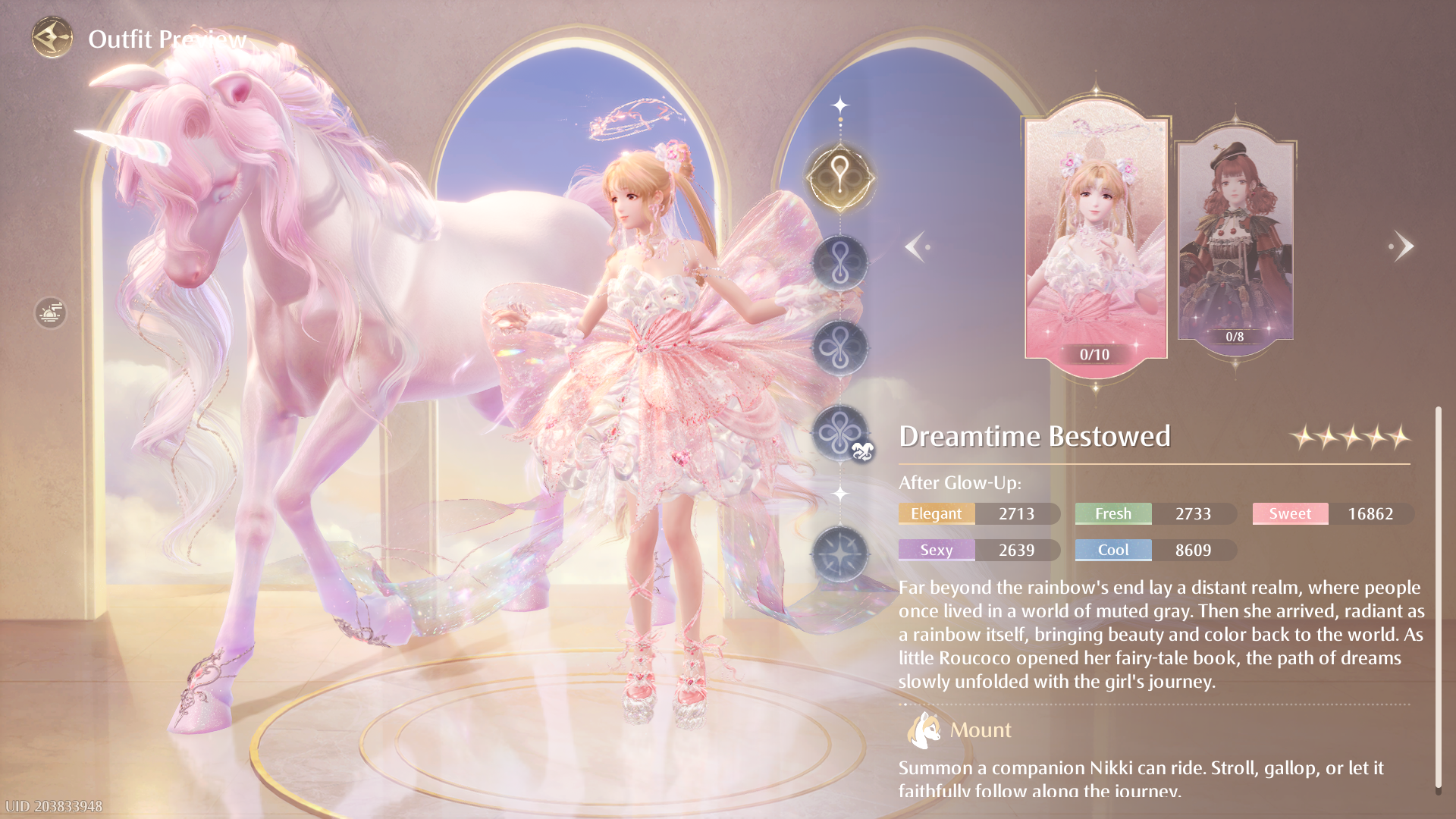Select the red-haired beret outfit card
Screen dimensions: 1456x819
click(x=1235, y=240)
